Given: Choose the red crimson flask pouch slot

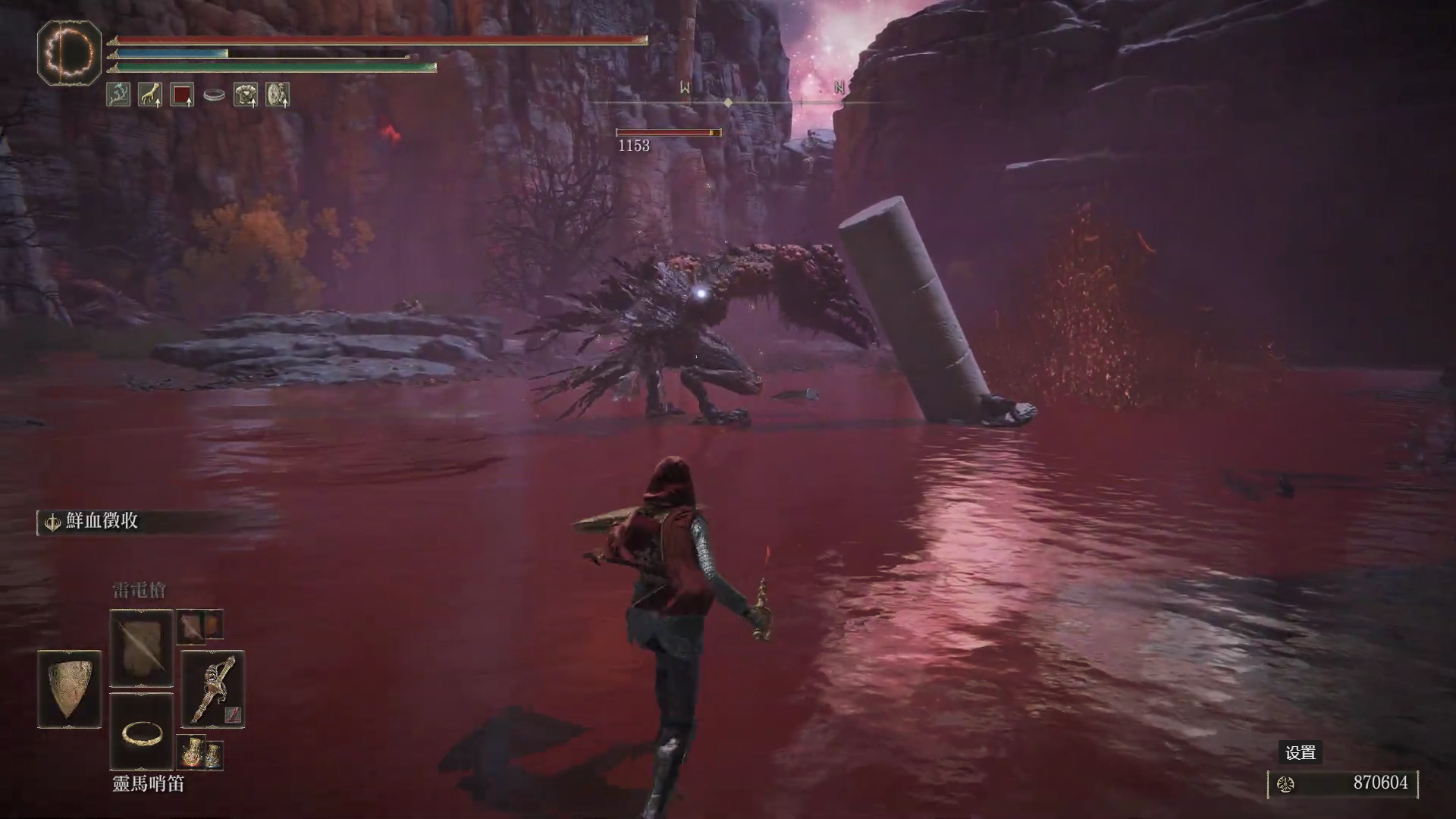Looking at the screenshot, I should pos(190,752).
